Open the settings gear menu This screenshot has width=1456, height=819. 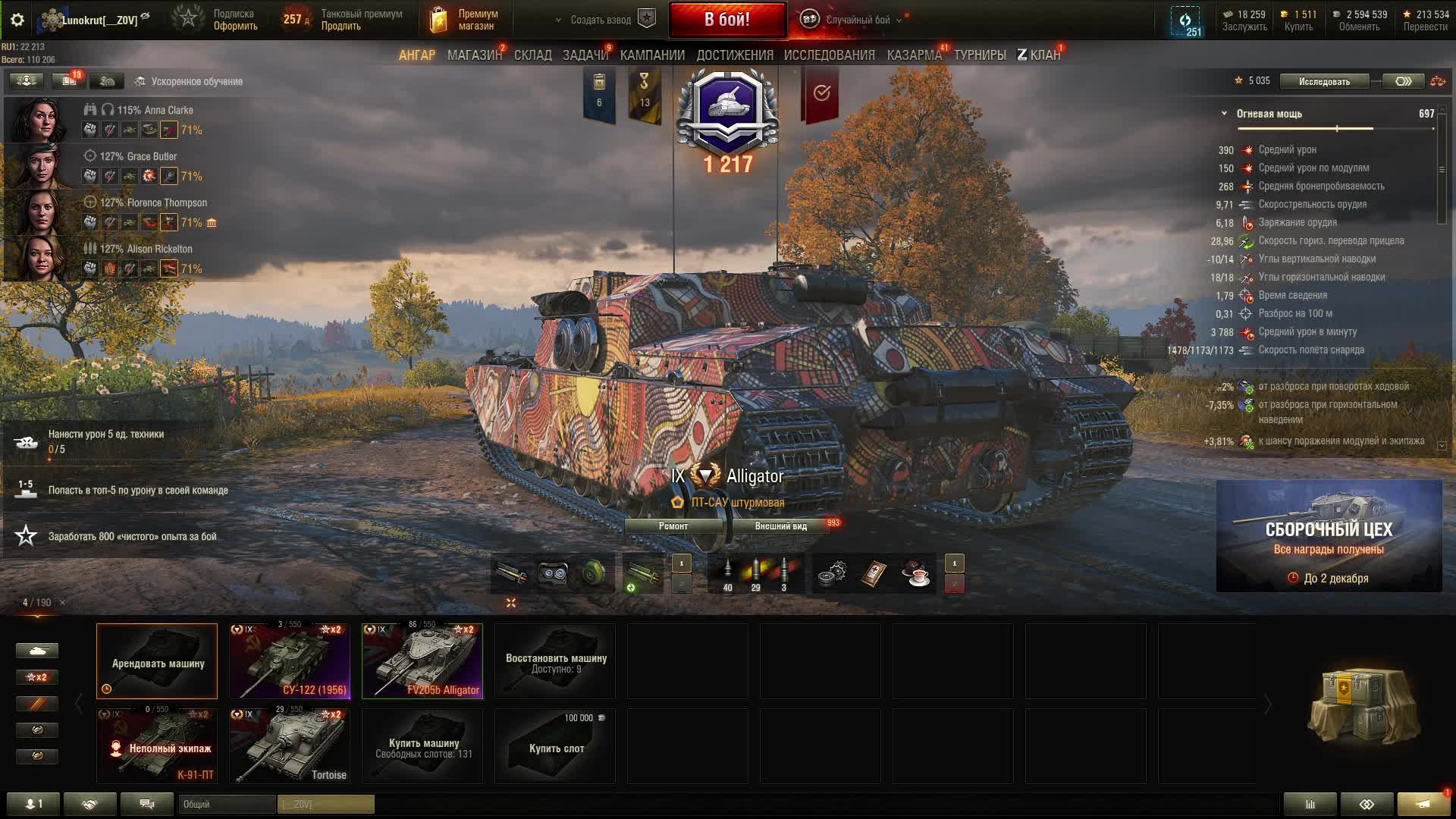17,20
